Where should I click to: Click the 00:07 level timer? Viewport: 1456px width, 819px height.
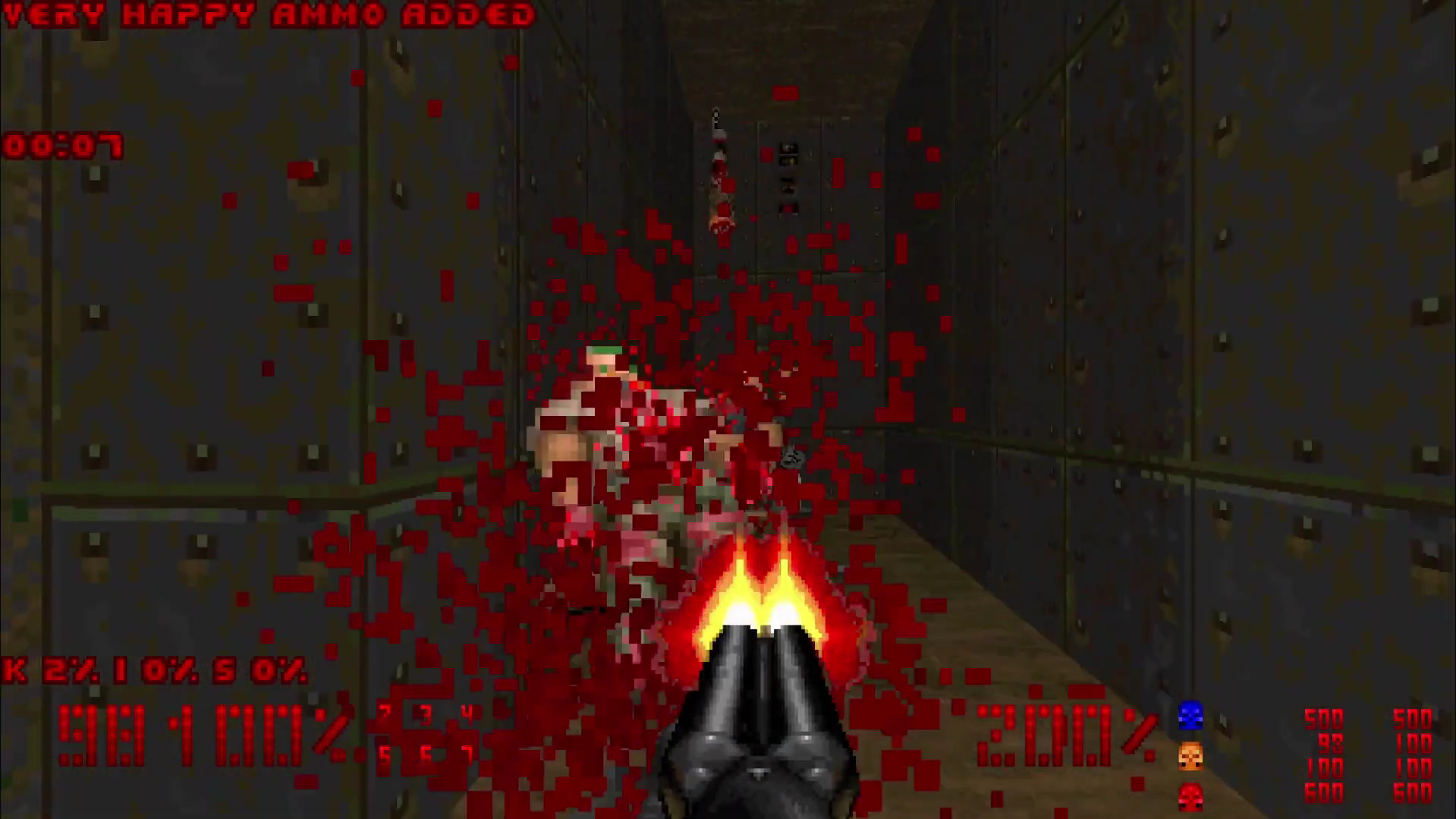click(x=64, y=144)
